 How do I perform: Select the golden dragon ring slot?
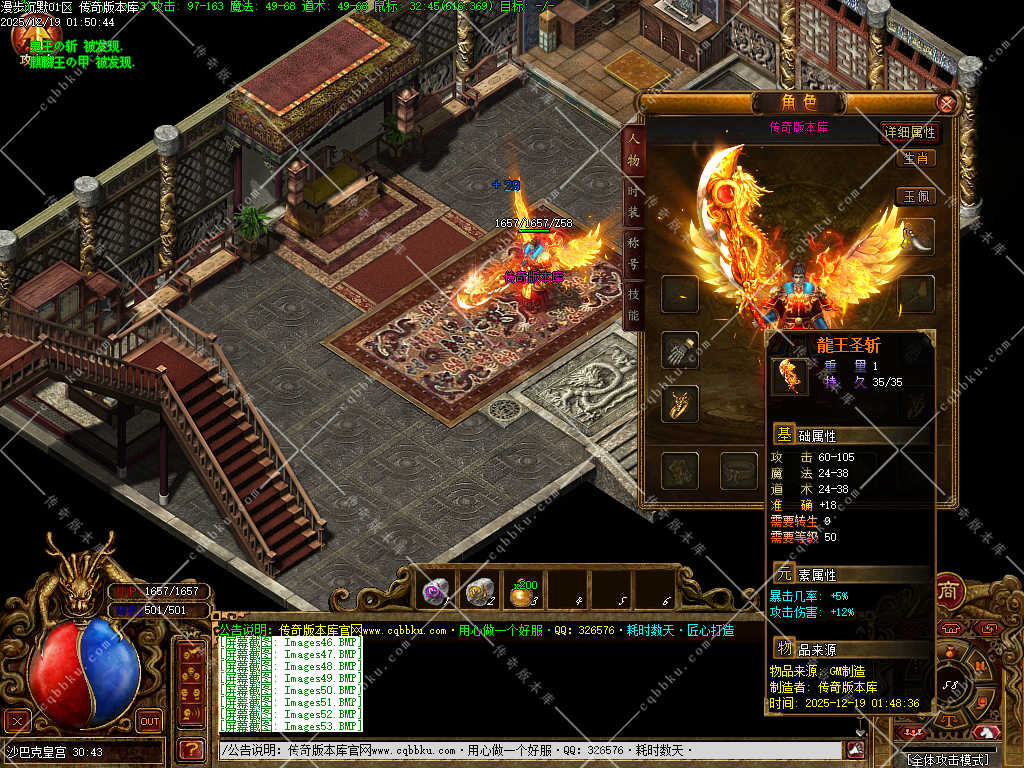680,404
